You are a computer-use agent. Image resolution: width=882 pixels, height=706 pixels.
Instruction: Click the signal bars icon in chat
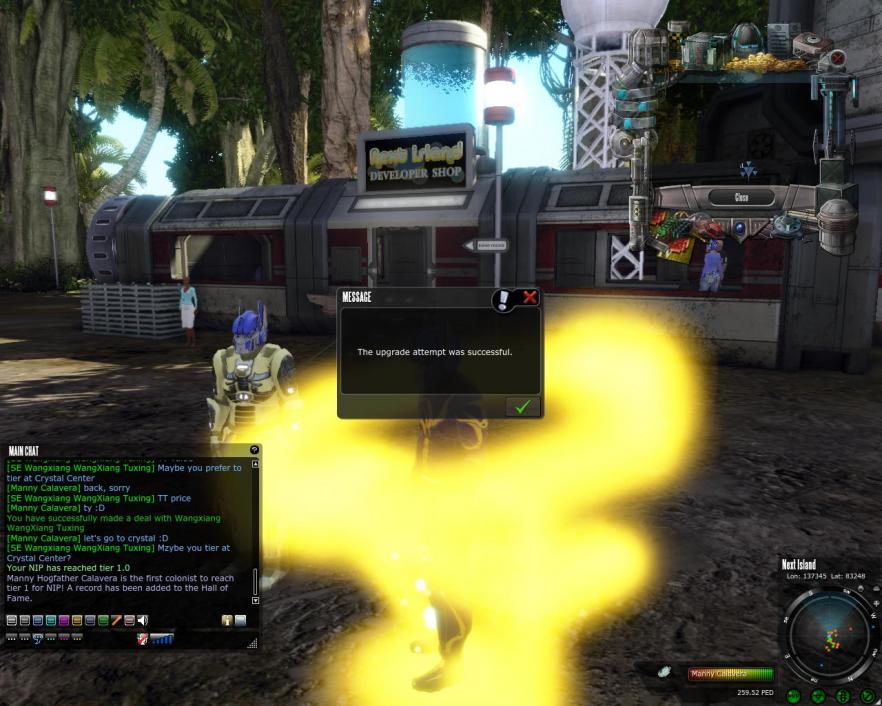162,638
